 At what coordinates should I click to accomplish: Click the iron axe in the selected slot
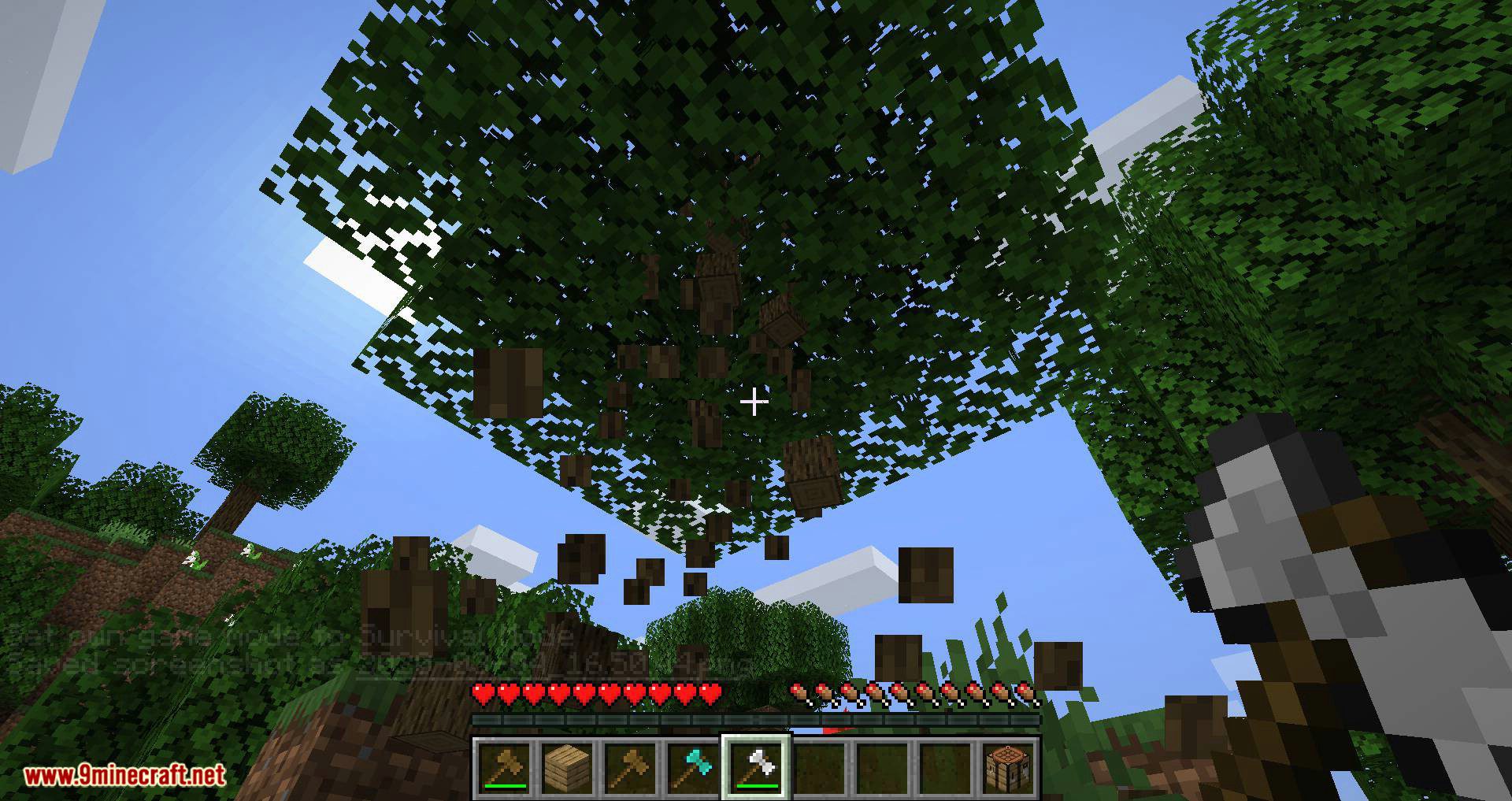pos(756,762)
